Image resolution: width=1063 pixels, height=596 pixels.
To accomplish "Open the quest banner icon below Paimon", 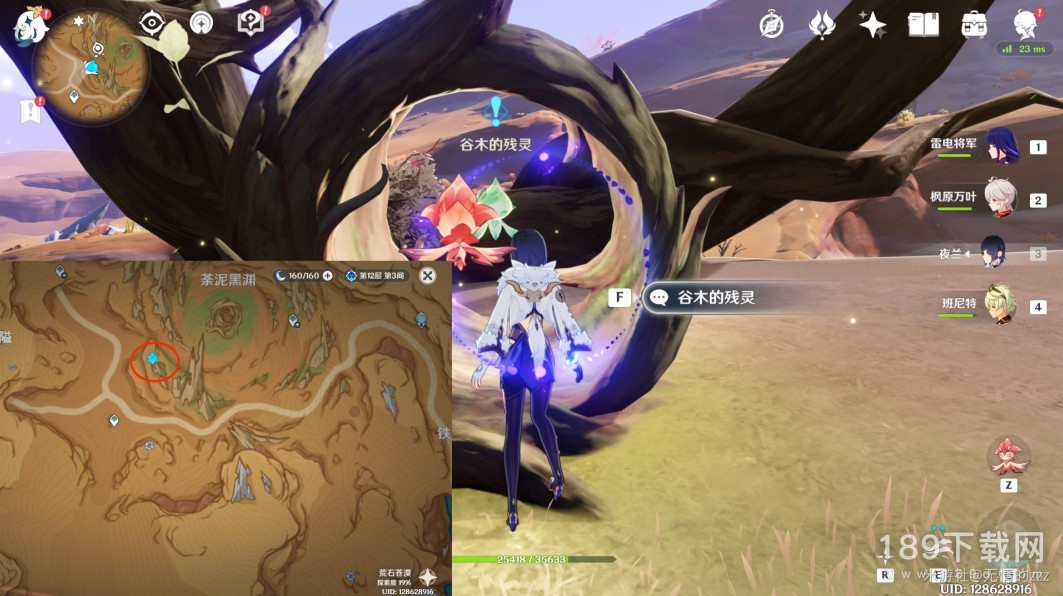I will (29, 110).
